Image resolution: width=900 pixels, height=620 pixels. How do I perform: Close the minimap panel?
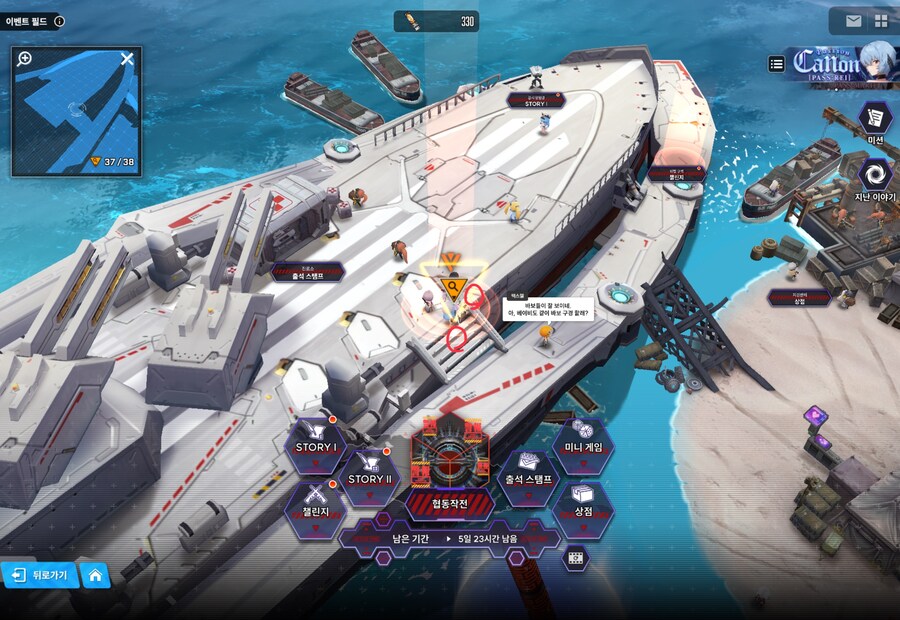pyautogui.click(x=127, y=59)
